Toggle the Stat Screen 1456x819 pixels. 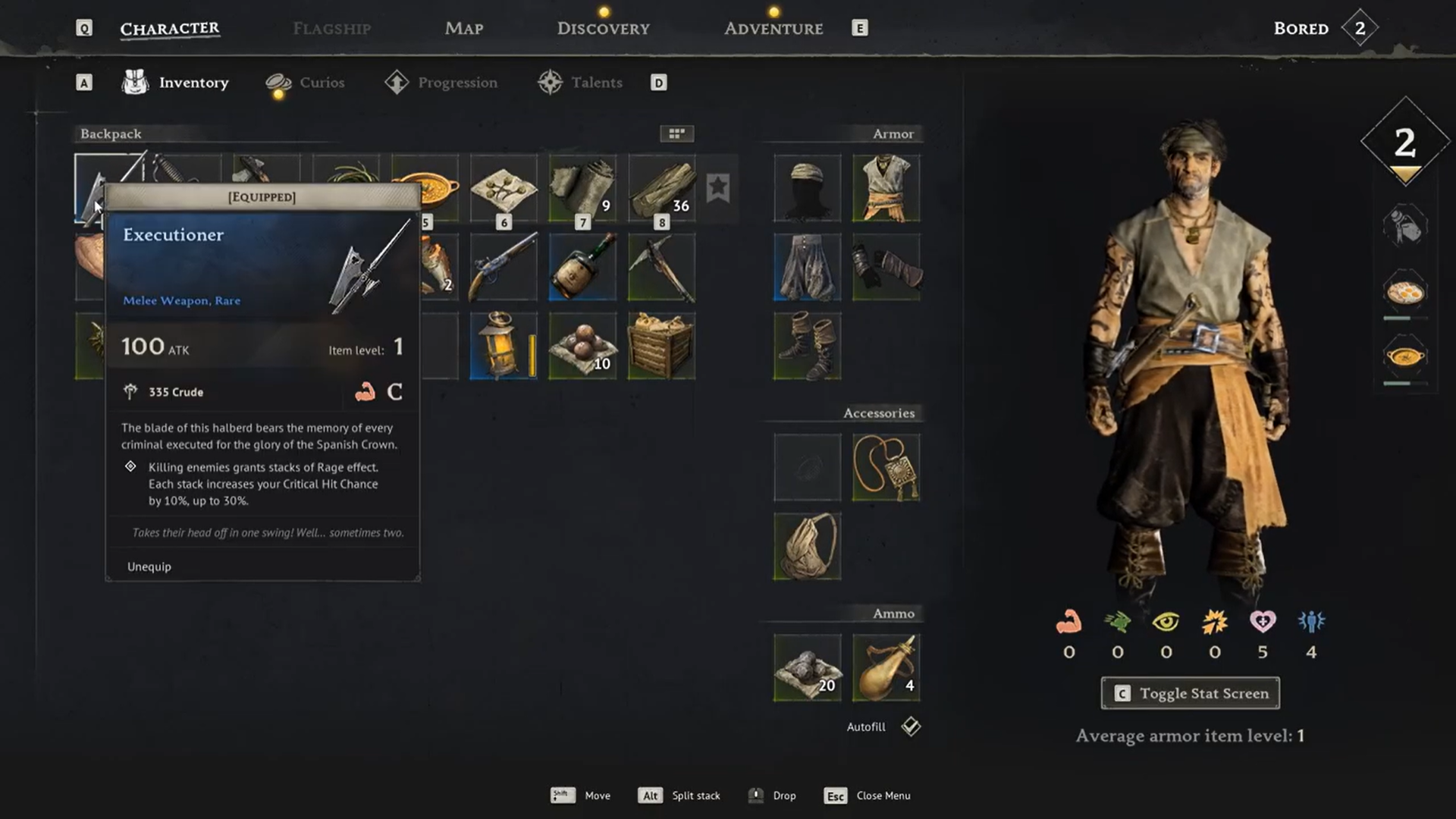click(x=1190, y=693)
